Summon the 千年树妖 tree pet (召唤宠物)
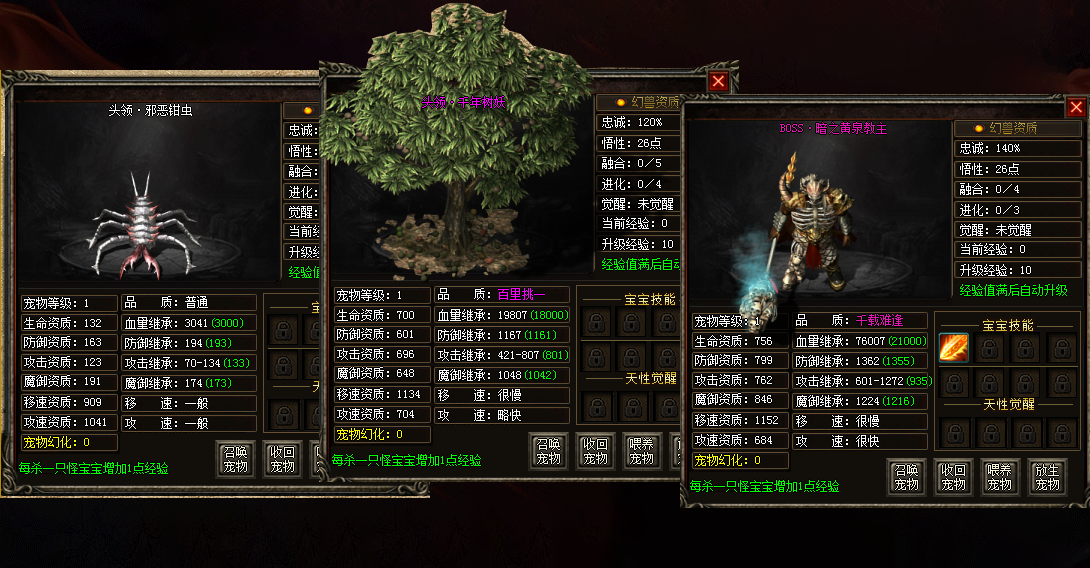 click(548, 452)
